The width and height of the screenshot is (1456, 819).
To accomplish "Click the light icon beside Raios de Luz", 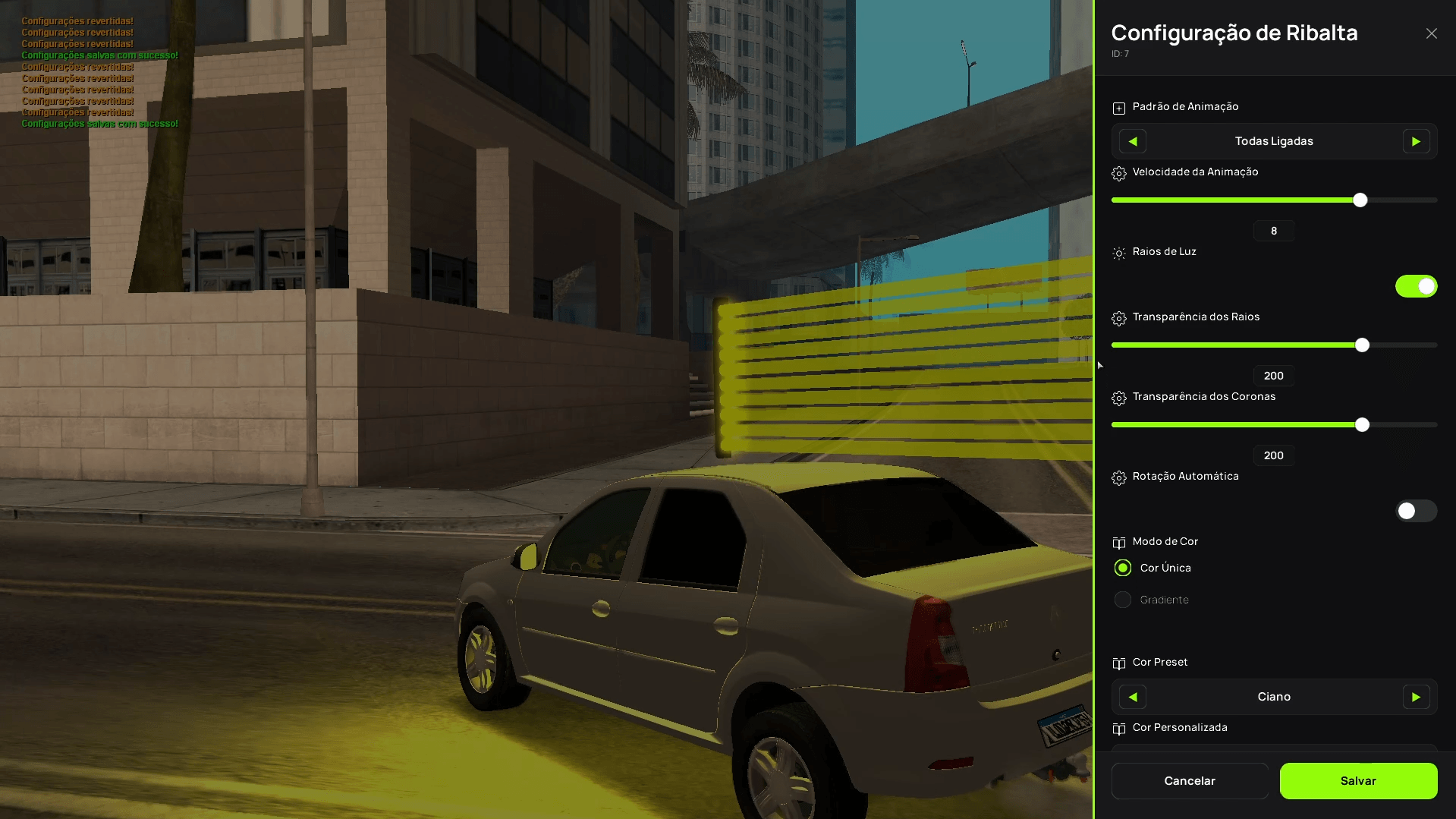I will [x=1118, y=253].
